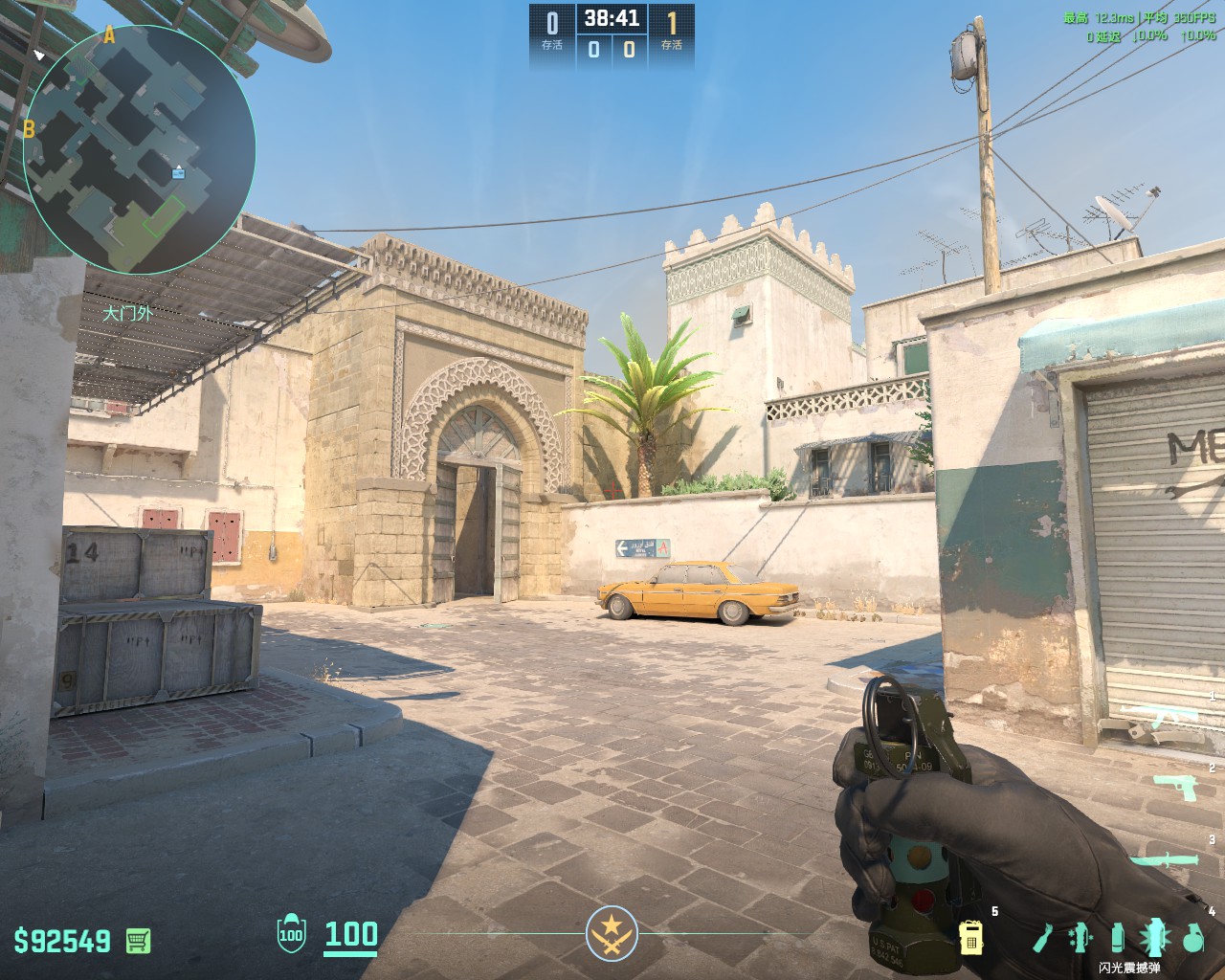The width and height of the screenshot is (1225, 980).
Task: Select the decoy grenade icon
Action: (x=1080, y=938)
